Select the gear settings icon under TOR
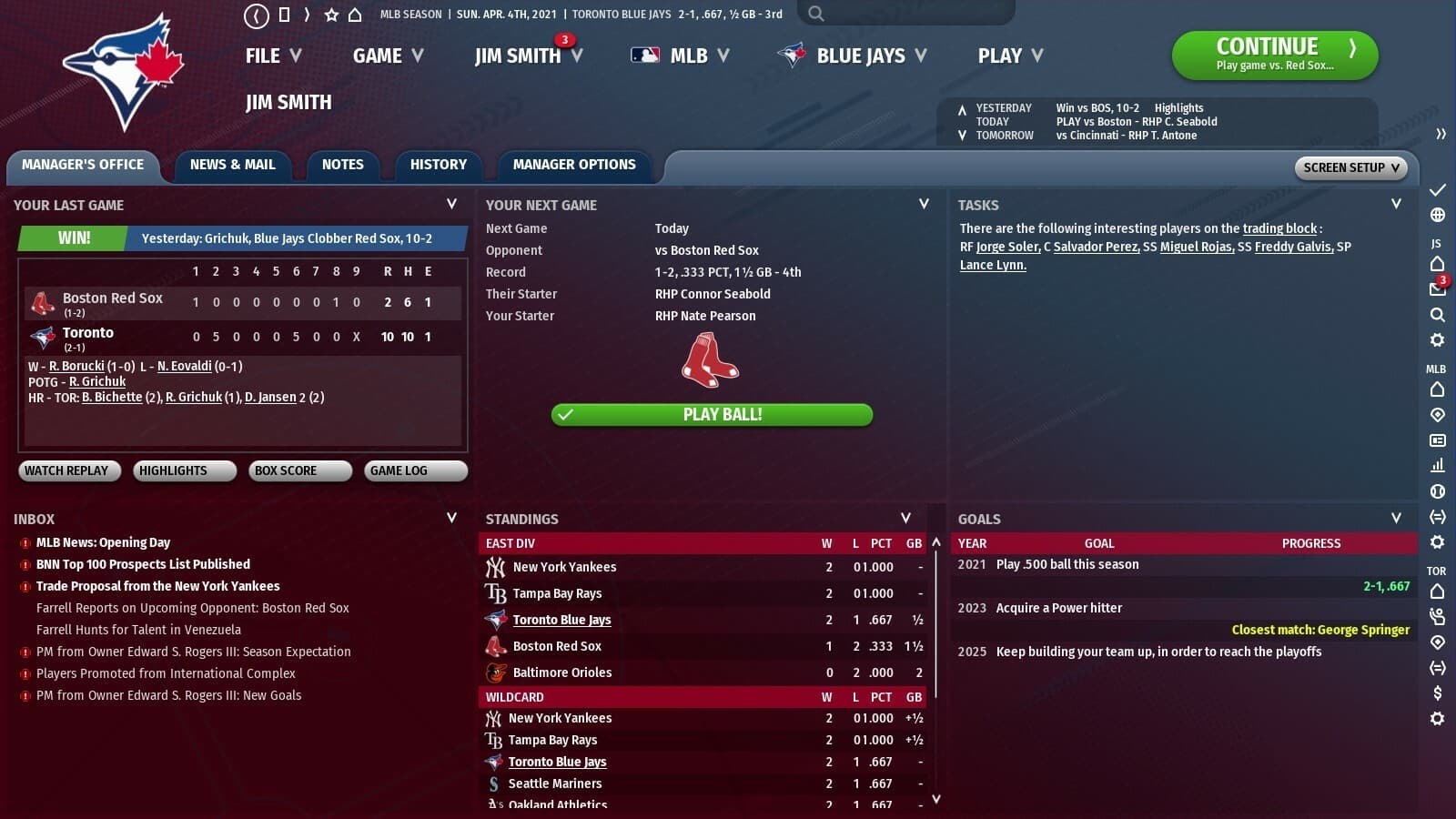Viewport: 1456px width, 819px height. pyautogui.click(x=1437, y=719)
